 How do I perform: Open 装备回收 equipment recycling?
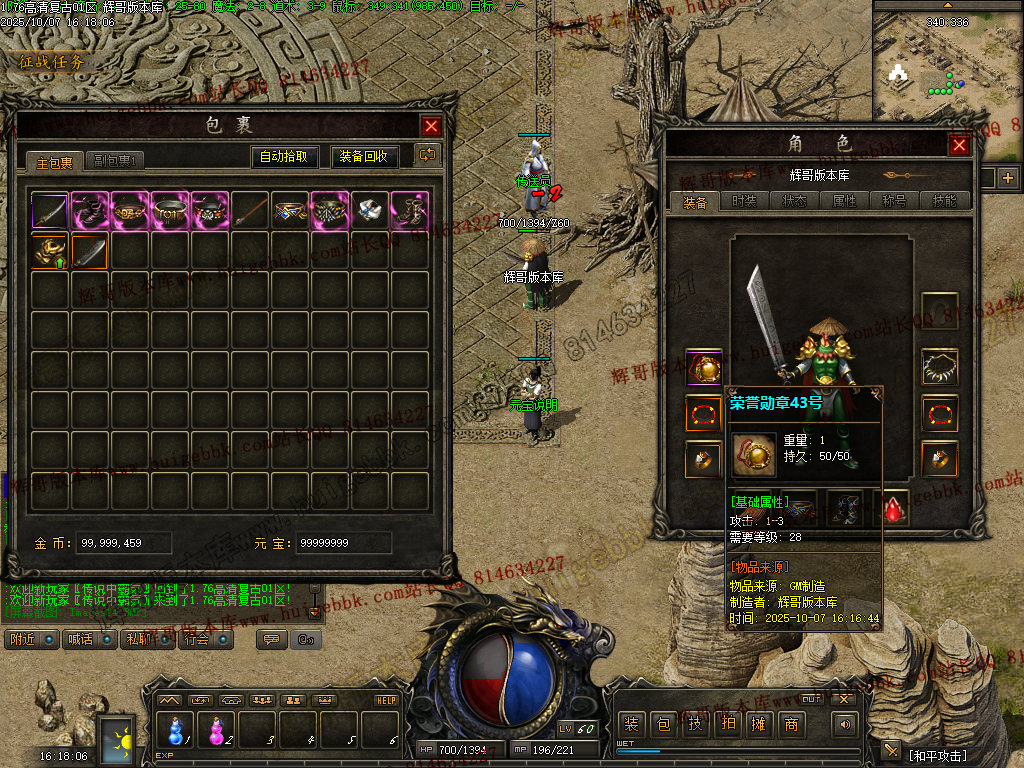pyautogui.click(x=365, y=157)
